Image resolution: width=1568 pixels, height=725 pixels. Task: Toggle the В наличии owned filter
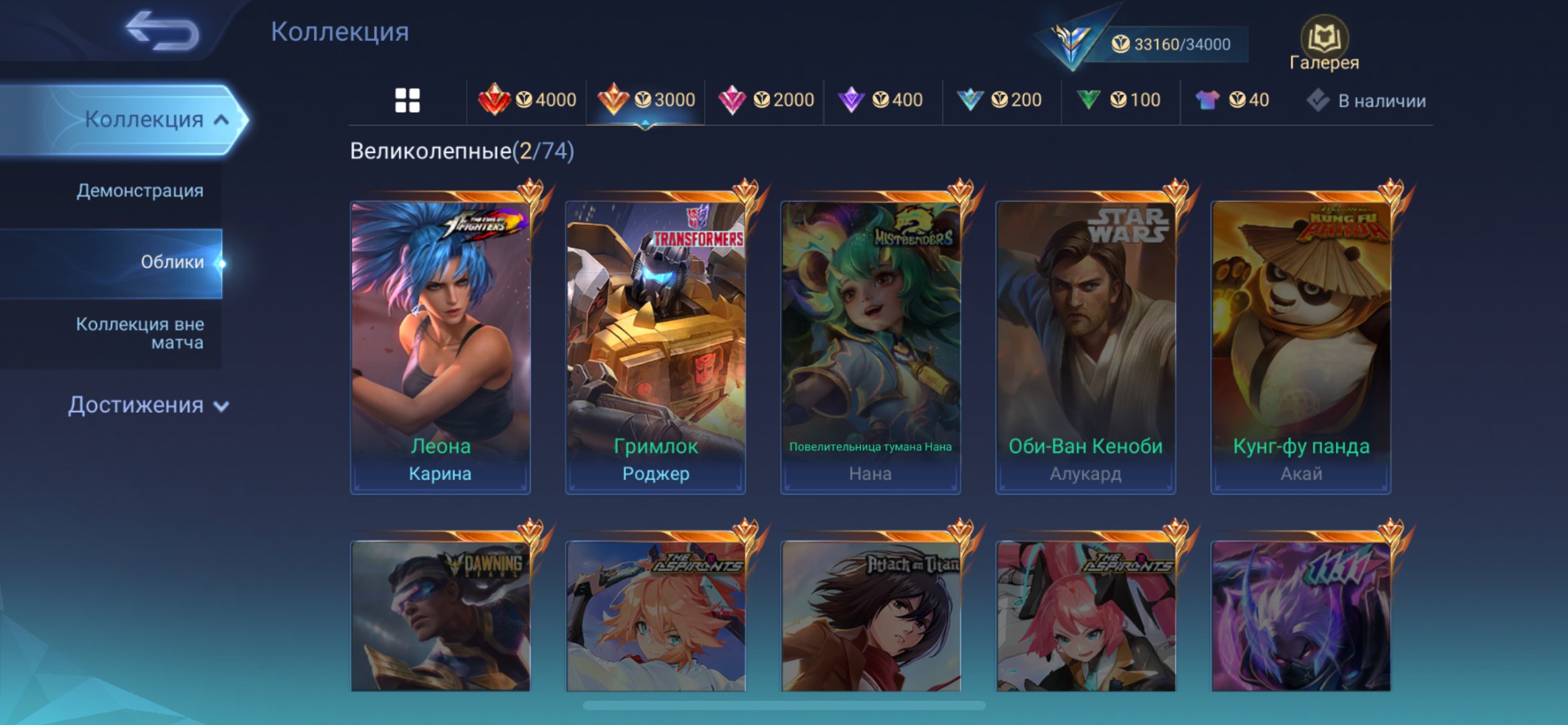coord(1367,100)
